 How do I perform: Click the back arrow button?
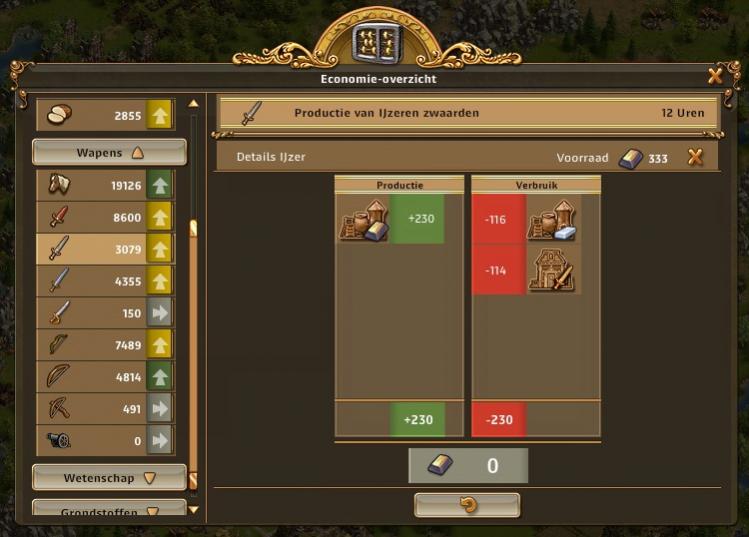(x=467, y=505)
